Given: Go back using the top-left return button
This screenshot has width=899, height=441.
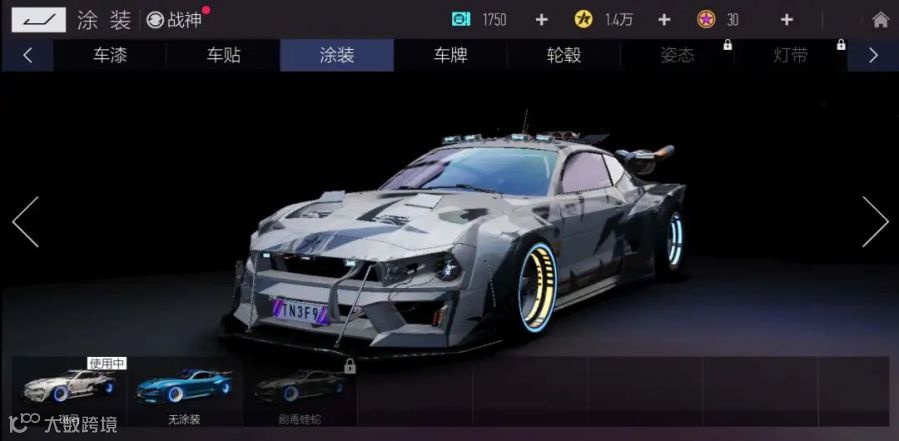Looking at the screenshot, I should 39,19.
